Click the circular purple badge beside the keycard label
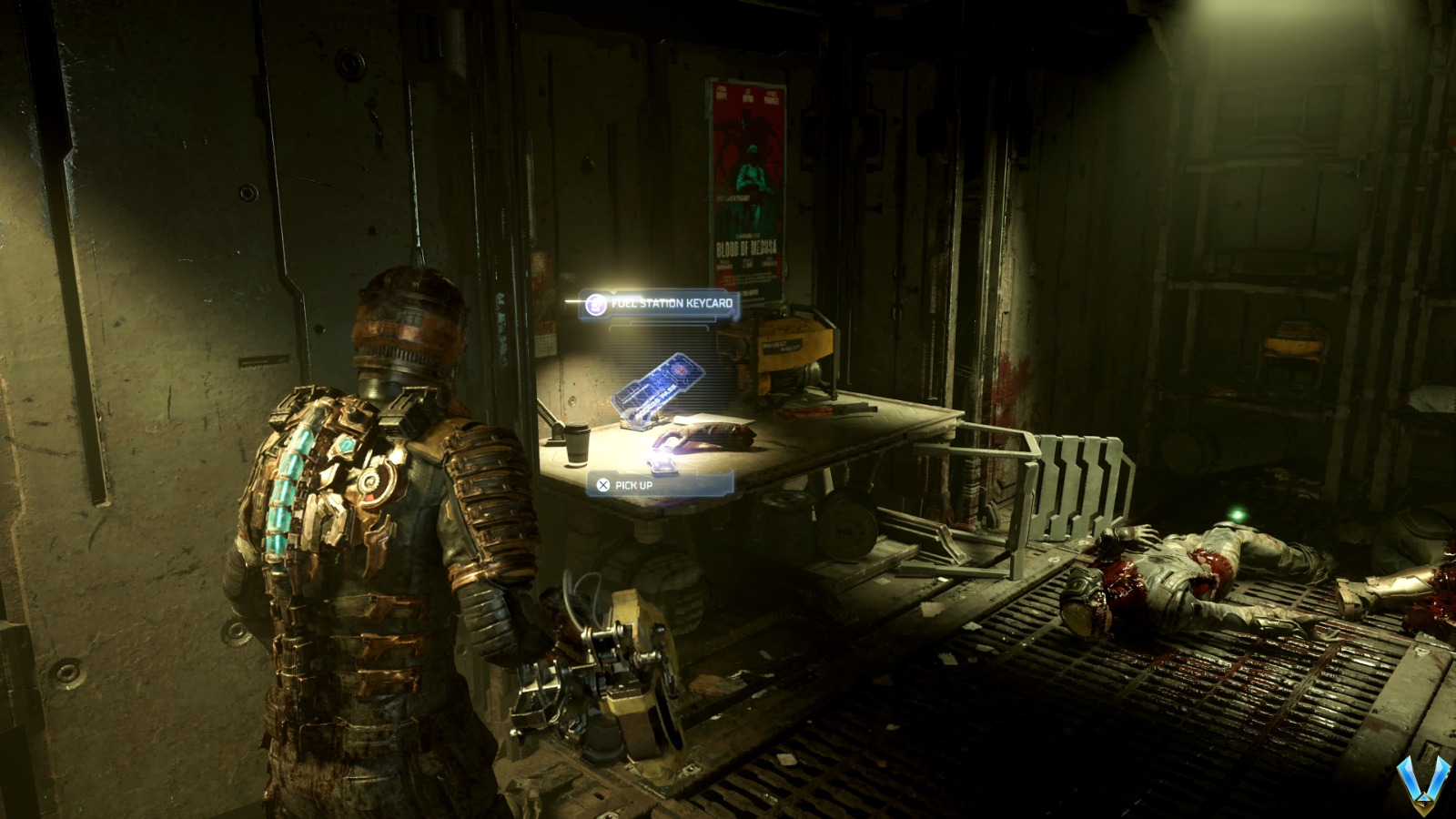The height and width of the screenshot is (819, 1456). pyautogui.click(x=596, y=305)
